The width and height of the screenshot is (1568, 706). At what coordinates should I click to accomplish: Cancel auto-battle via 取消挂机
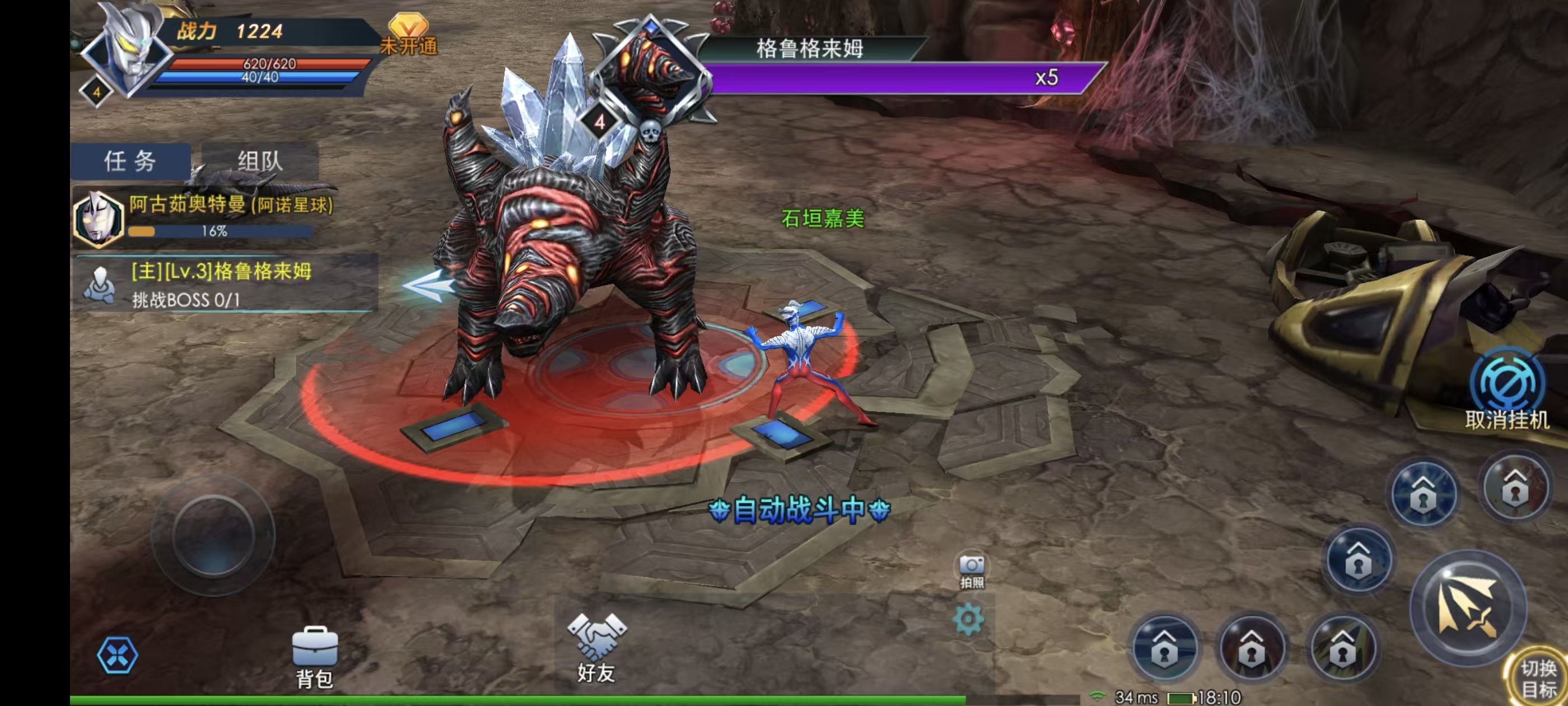(x=1506, y=390)
